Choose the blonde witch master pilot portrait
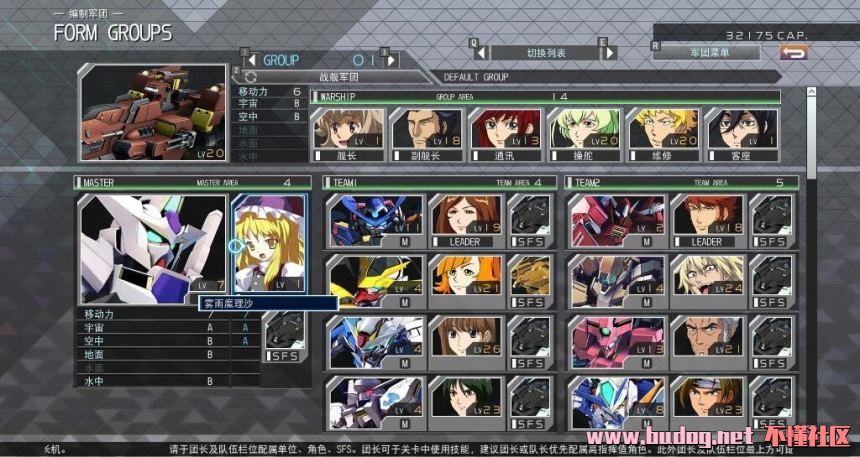The image size is (860, 457). click(x=268, y=243)
